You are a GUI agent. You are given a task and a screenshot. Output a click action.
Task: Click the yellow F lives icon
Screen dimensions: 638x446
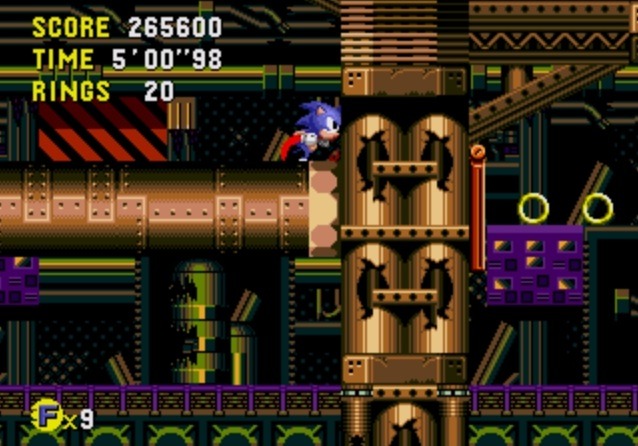coord(45,415)
